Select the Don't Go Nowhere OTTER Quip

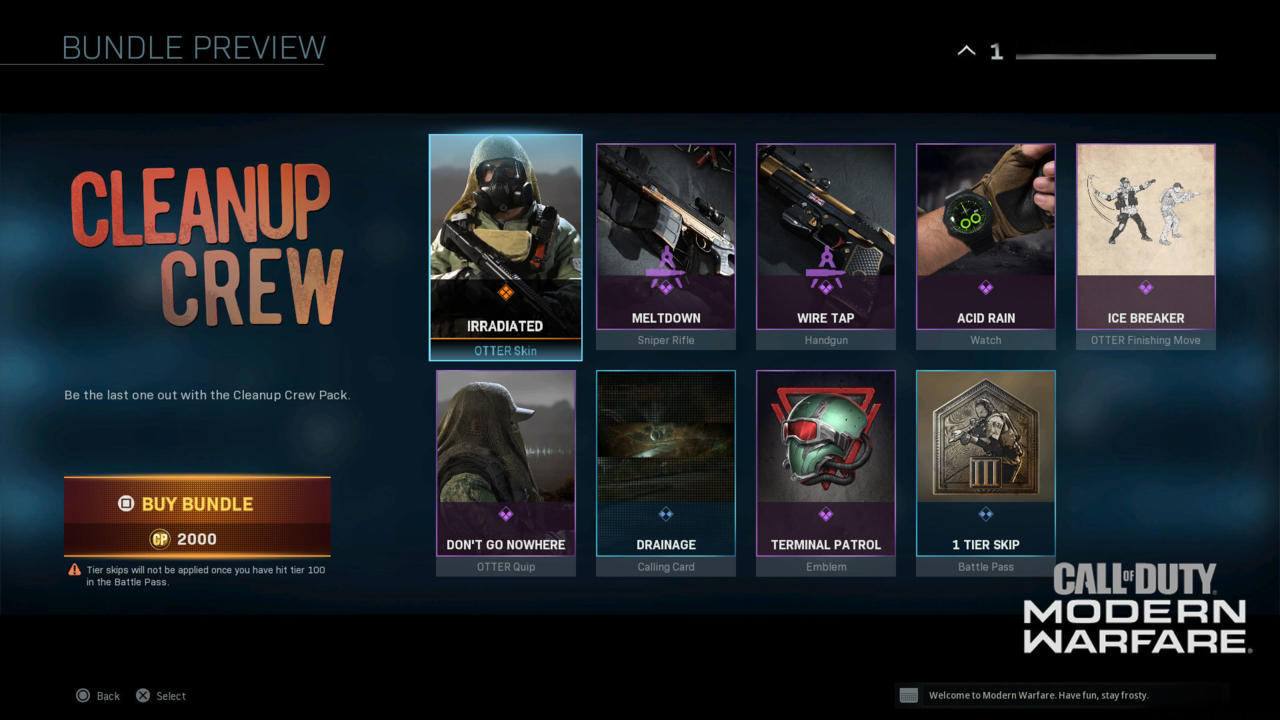click(505, 463)
